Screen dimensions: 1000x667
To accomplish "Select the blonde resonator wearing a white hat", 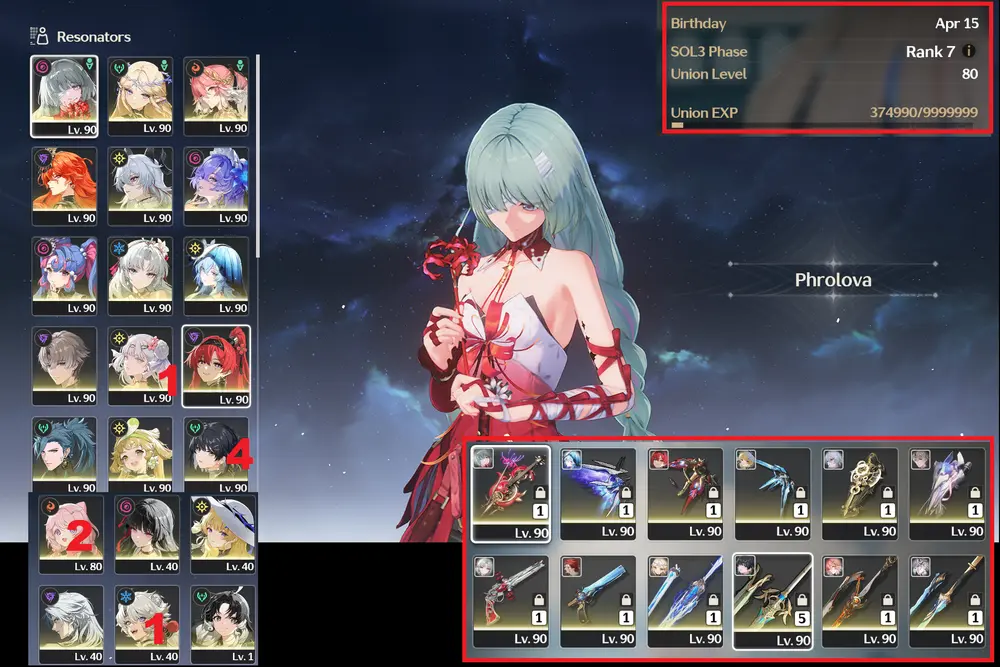I will pos(223,532).
